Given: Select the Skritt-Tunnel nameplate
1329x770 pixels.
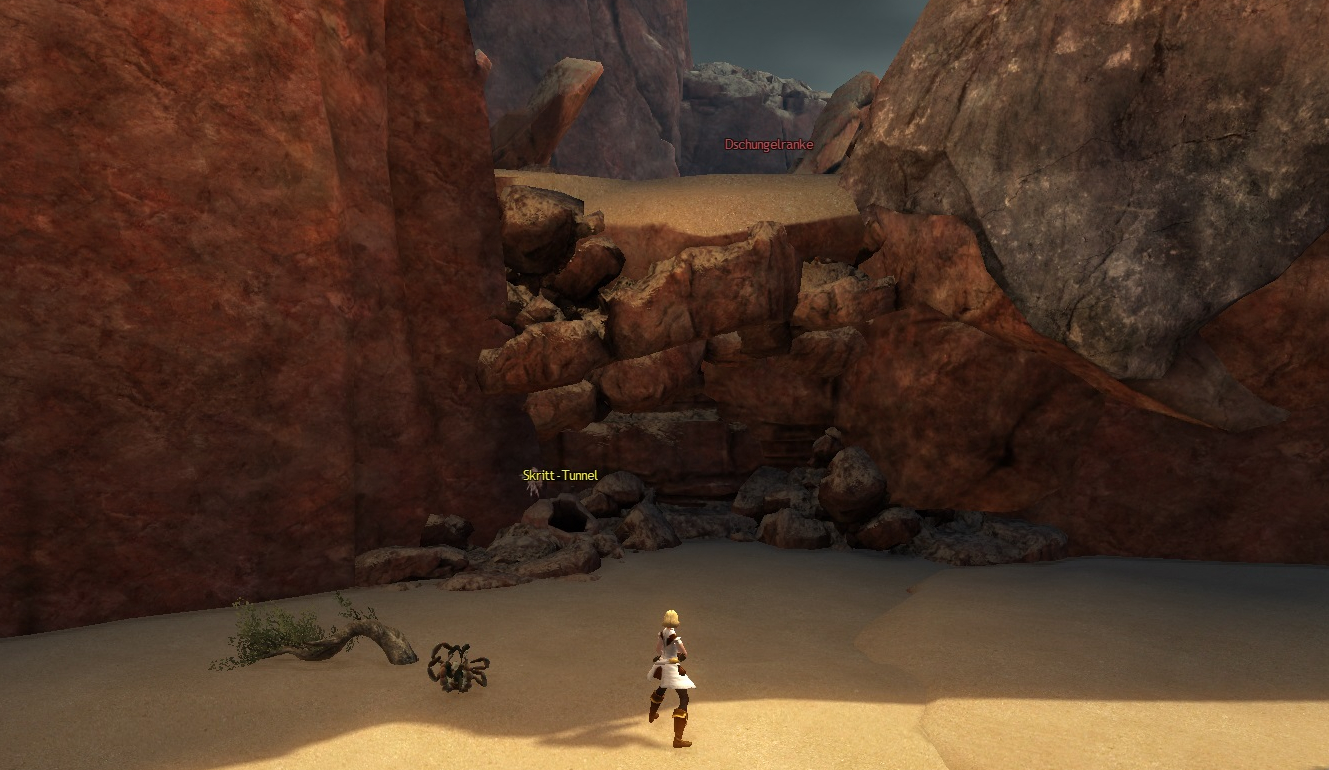Looking at the screenshot, I should tap(560, 476).
